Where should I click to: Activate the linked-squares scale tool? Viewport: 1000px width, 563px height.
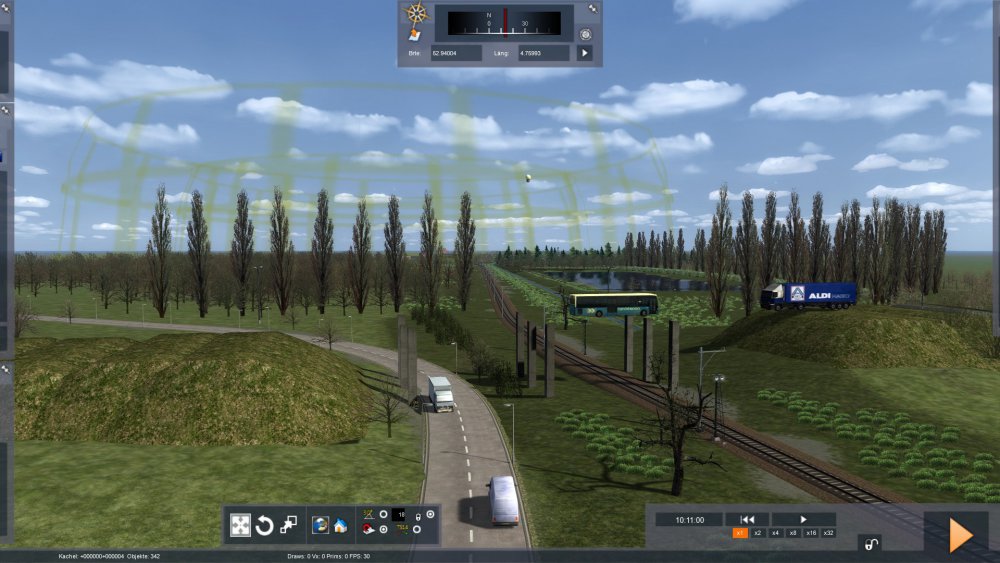tap(289, 525)
